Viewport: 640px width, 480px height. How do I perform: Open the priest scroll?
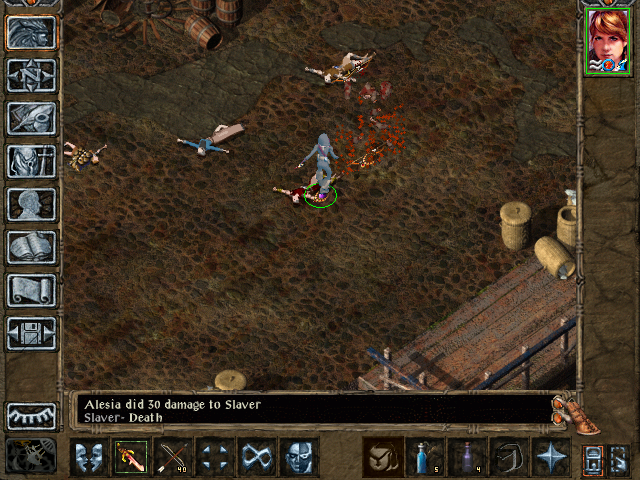tap(32, 290)
